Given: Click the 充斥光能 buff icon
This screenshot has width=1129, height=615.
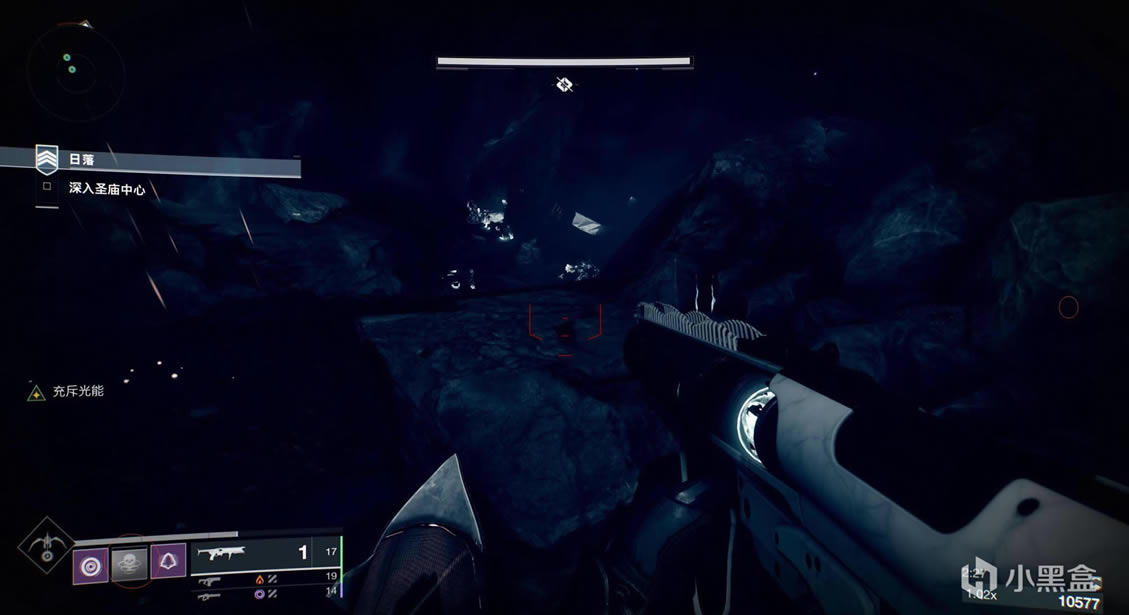Looking at the screenshot, I should 36,393.
